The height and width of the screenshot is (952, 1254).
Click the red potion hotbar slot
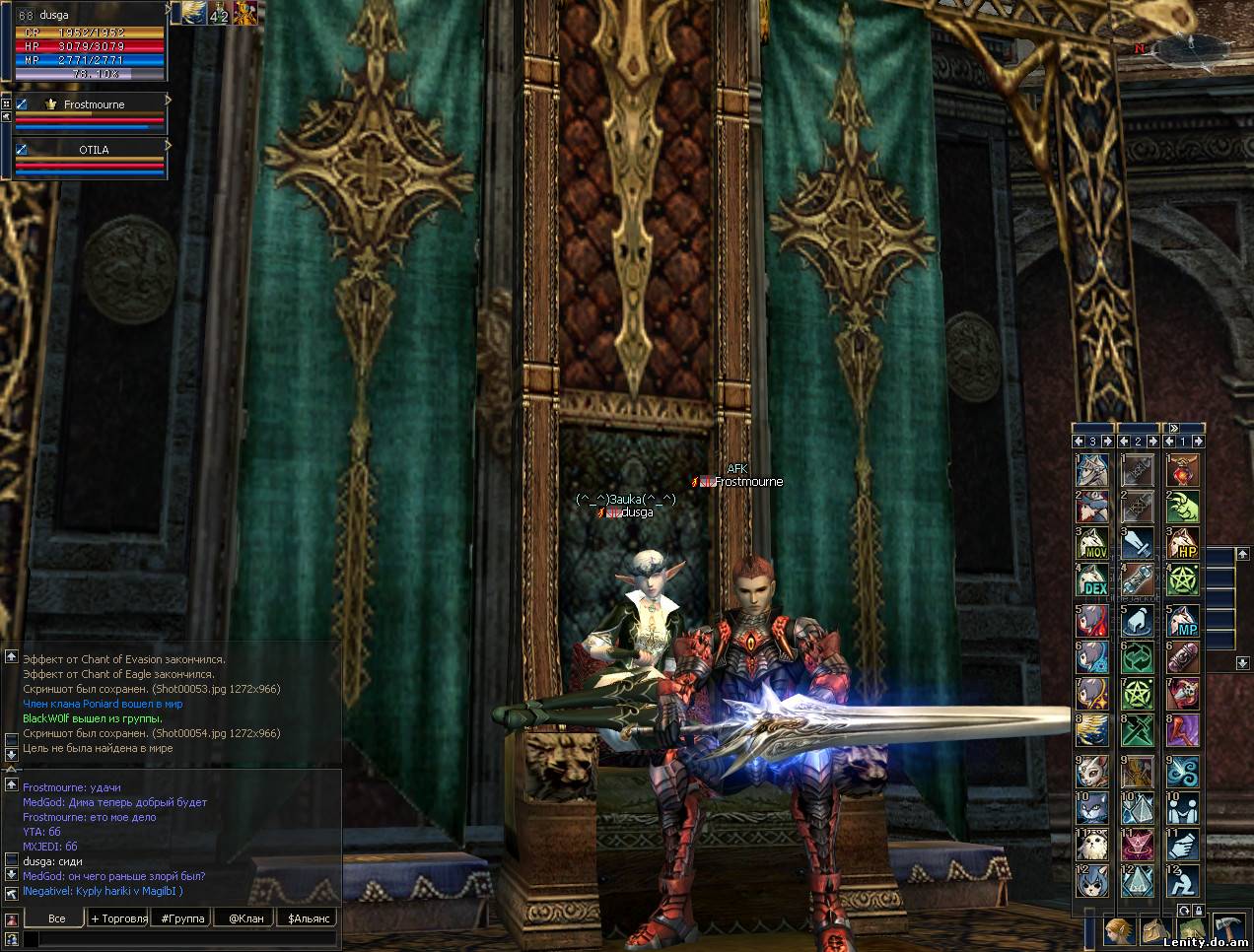1183,469
